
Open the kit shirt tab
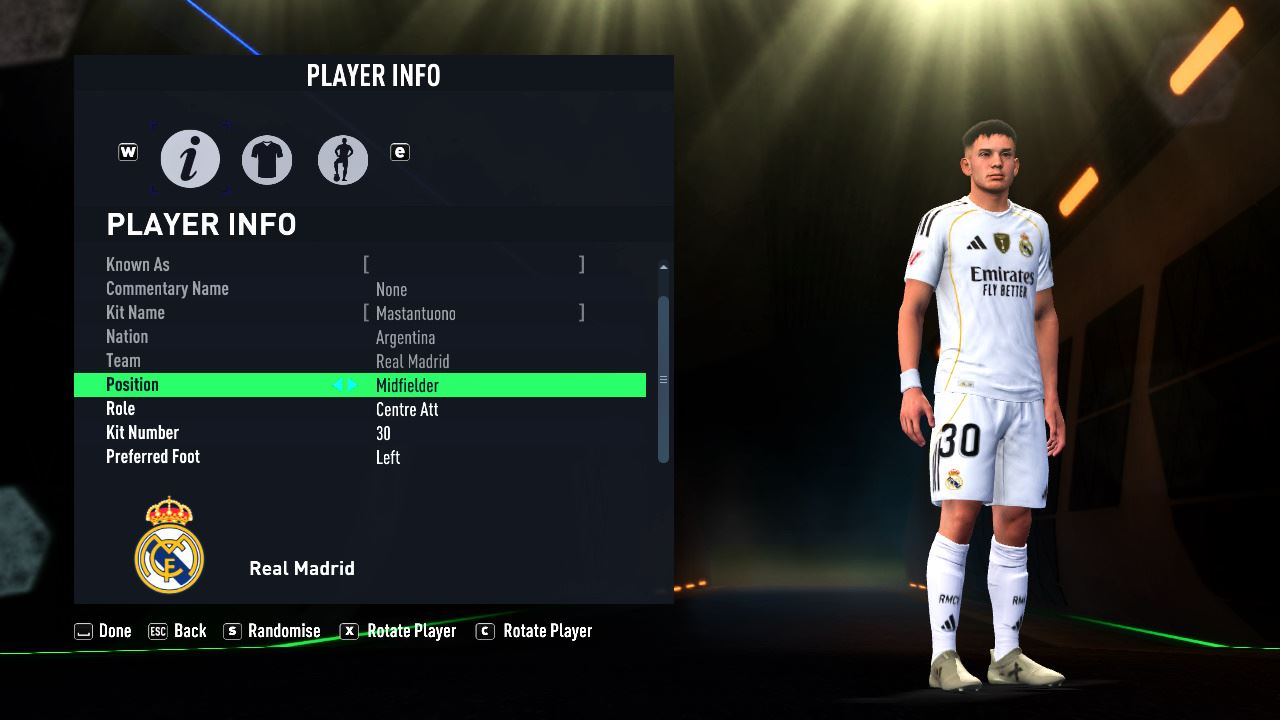267,160
